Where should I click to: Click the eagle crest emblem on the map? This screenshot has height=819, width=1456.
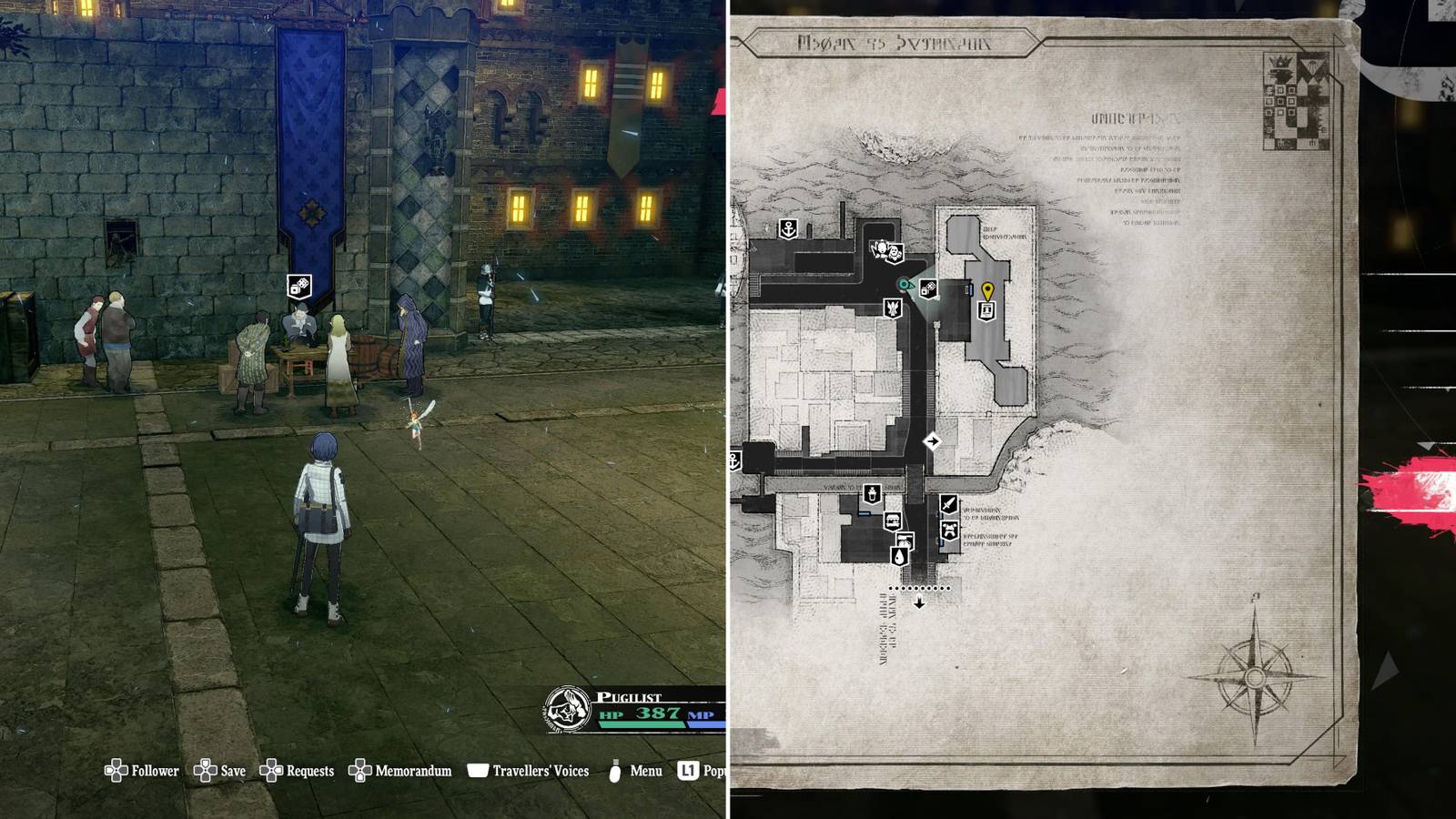click(892, 309)
